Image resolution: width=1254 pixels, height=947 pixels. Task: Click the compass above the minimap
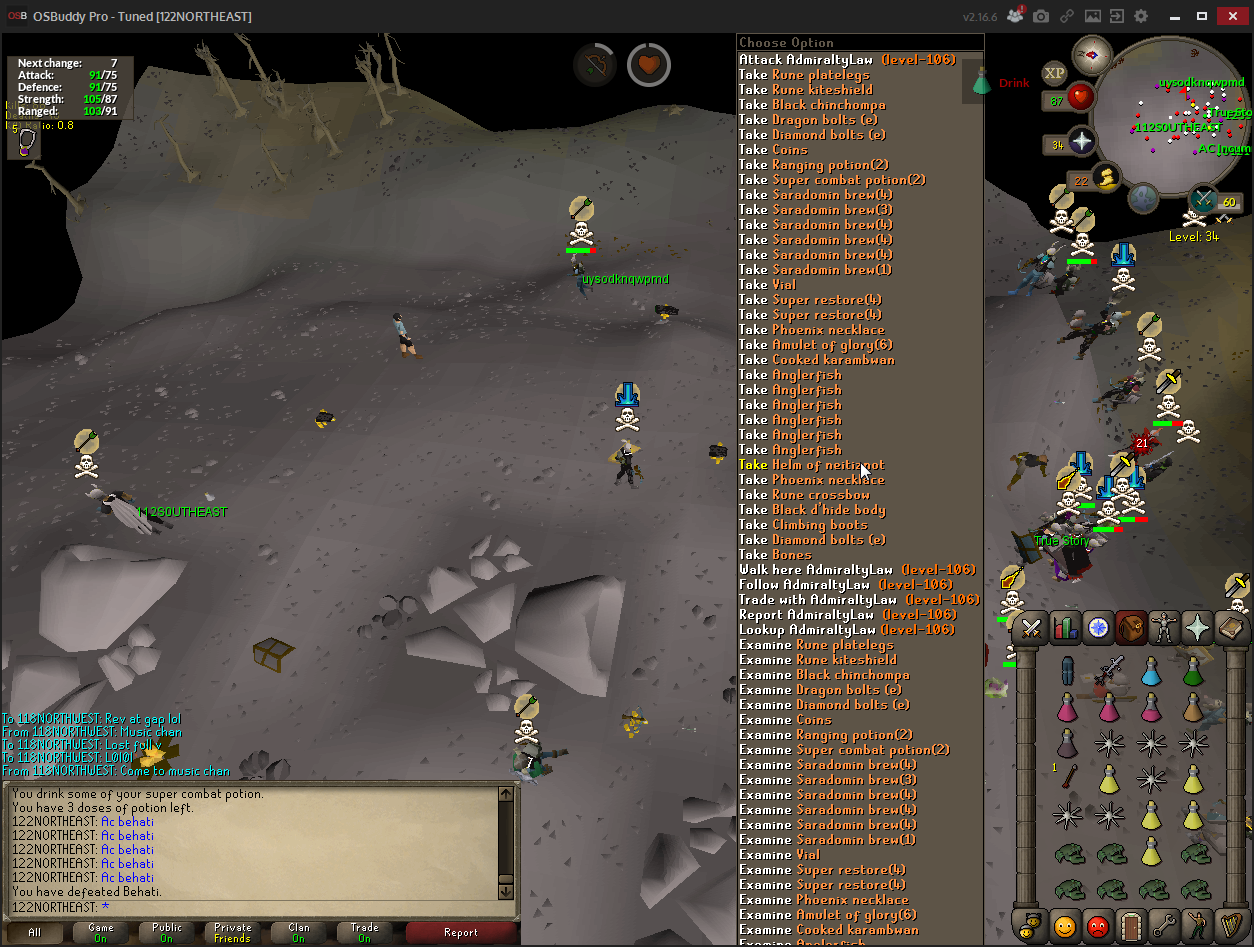click(x=1092, y=54)
